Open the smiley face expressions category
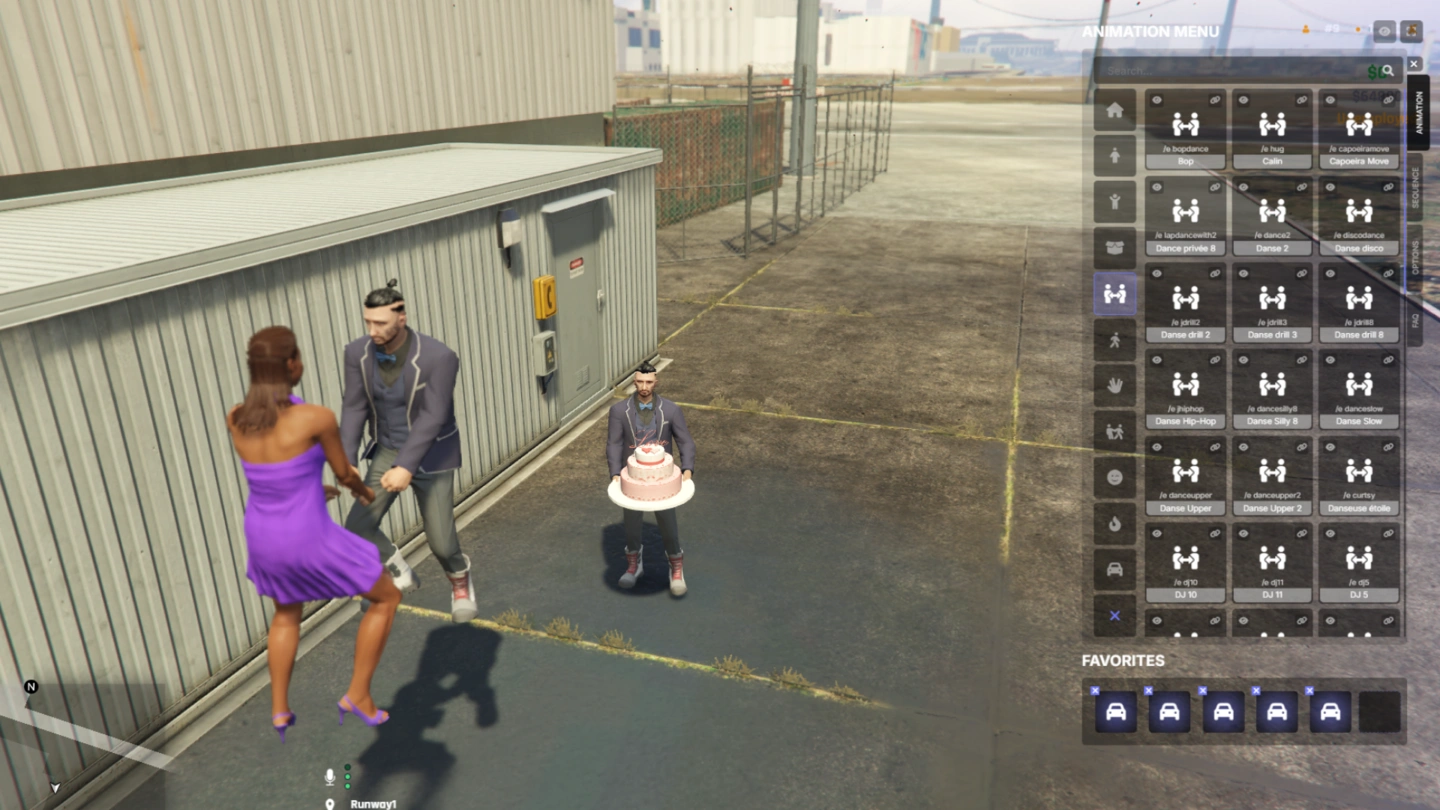Screen dimensions: 1440x810 tap(1115, 478)
